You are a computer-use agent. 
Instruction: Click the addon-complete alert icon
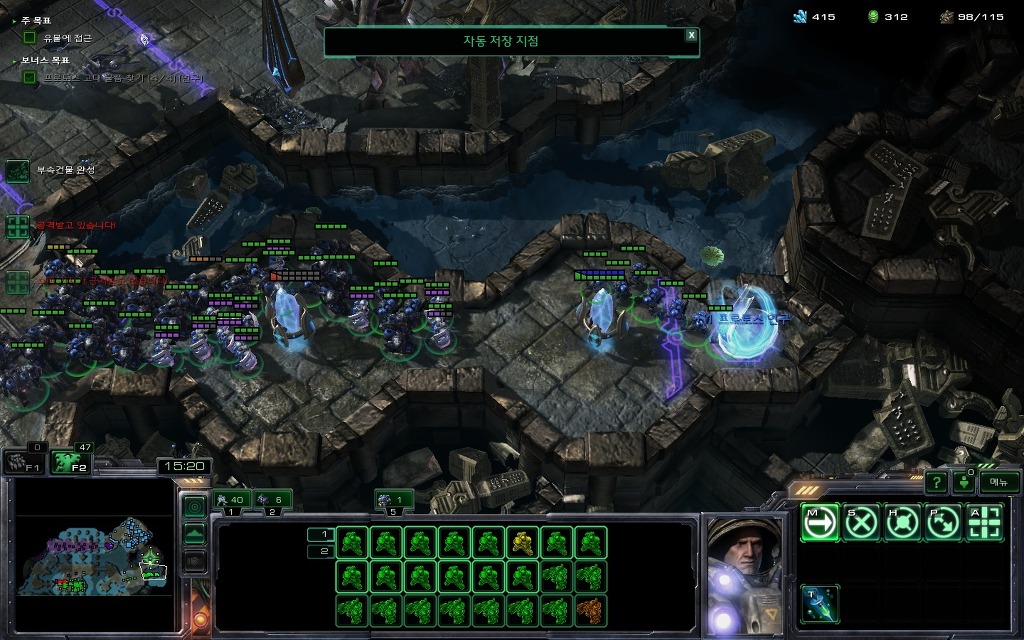18,170
